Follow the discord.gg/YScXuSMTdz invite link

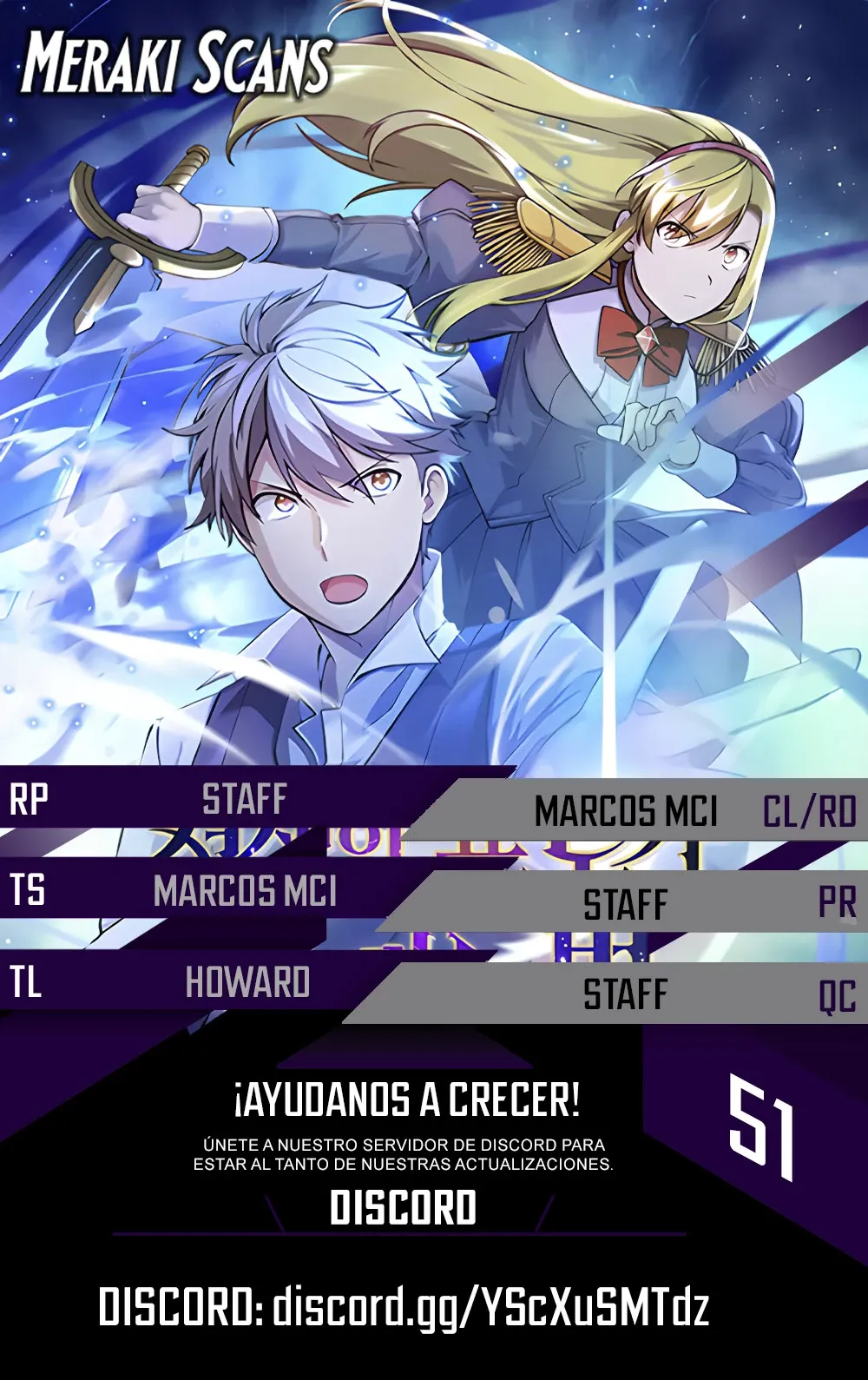coord(490,1307)
